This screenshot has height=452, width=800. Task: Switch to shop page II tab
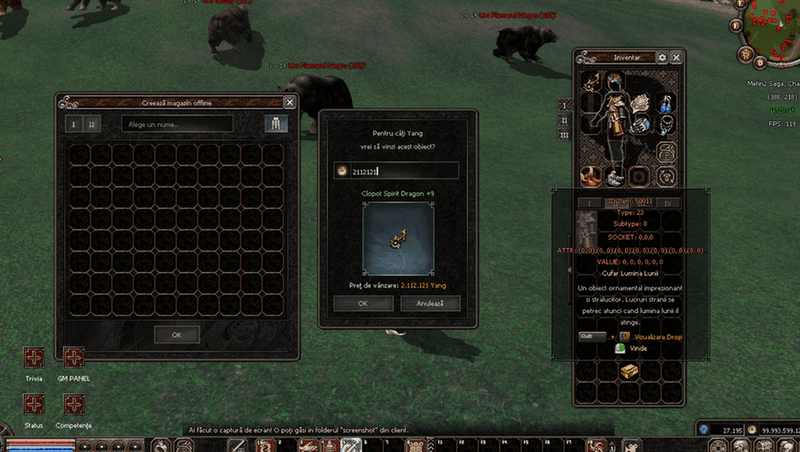click(92, 124)
